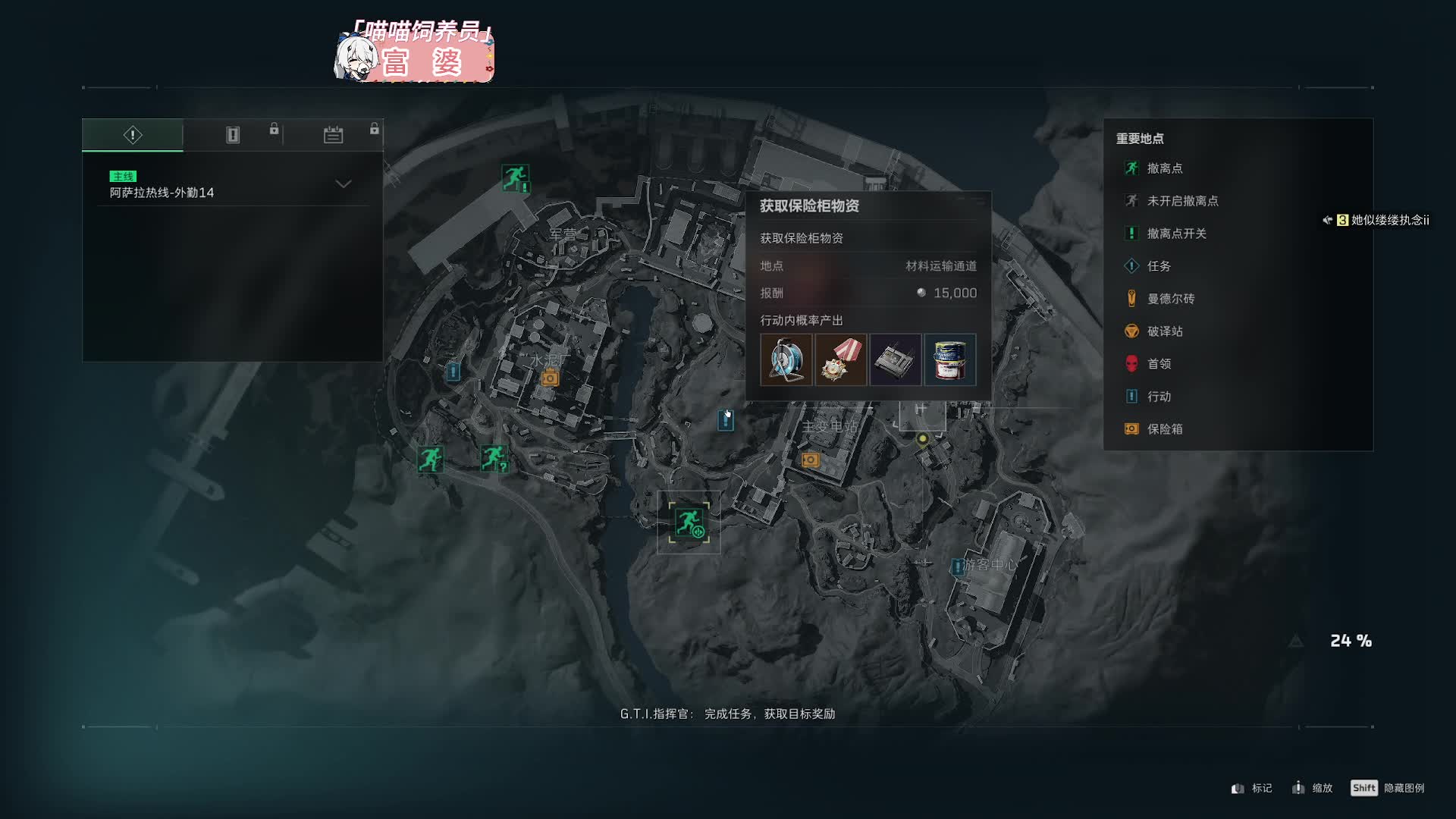This screenshot has height=819, width=1456.
Task: Expand the 阿萨拉热线-外勤14 main quest entry
Action: [x=344, y=184]
